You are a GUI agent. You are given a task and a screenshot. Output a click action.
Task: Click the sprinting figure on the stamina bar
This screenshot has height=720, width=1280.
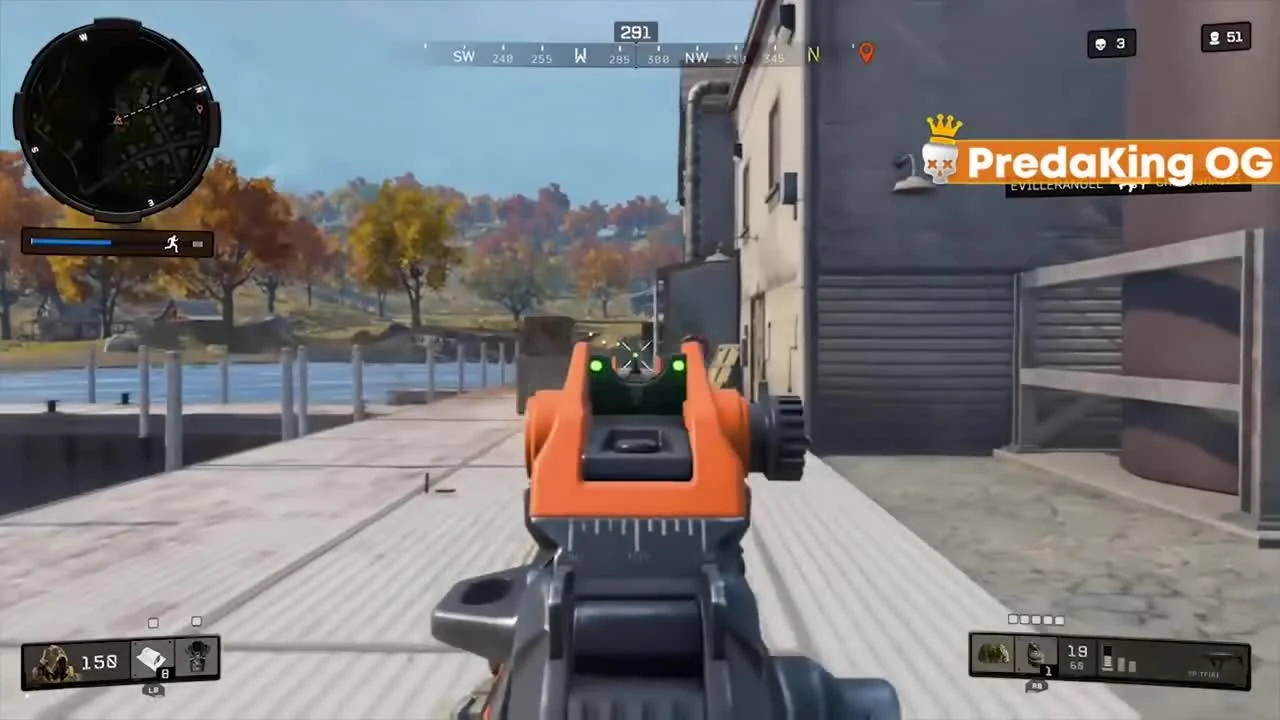coord(172,243)
